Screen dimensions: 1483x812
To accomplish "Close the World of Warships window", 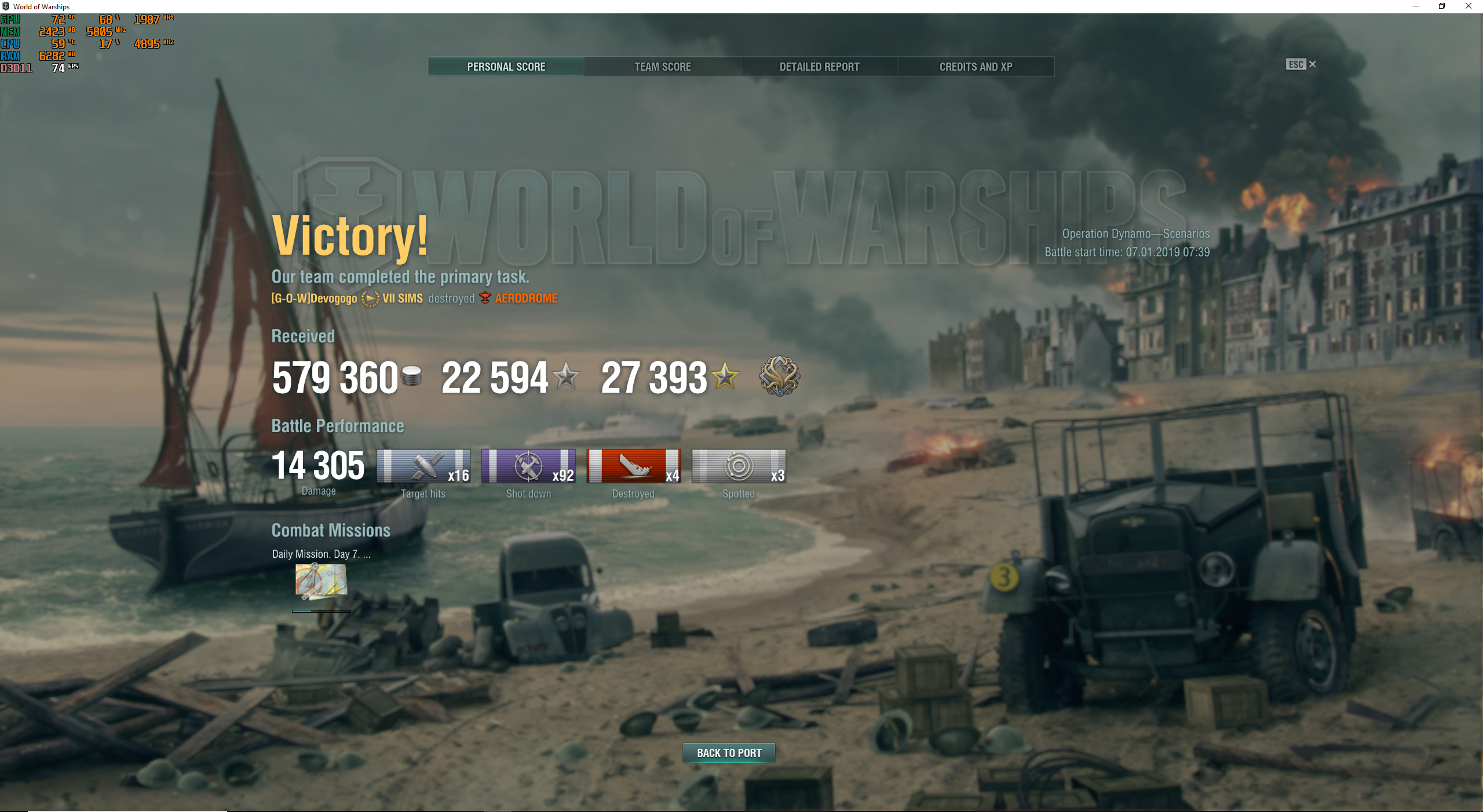I will click(1469, 6).
